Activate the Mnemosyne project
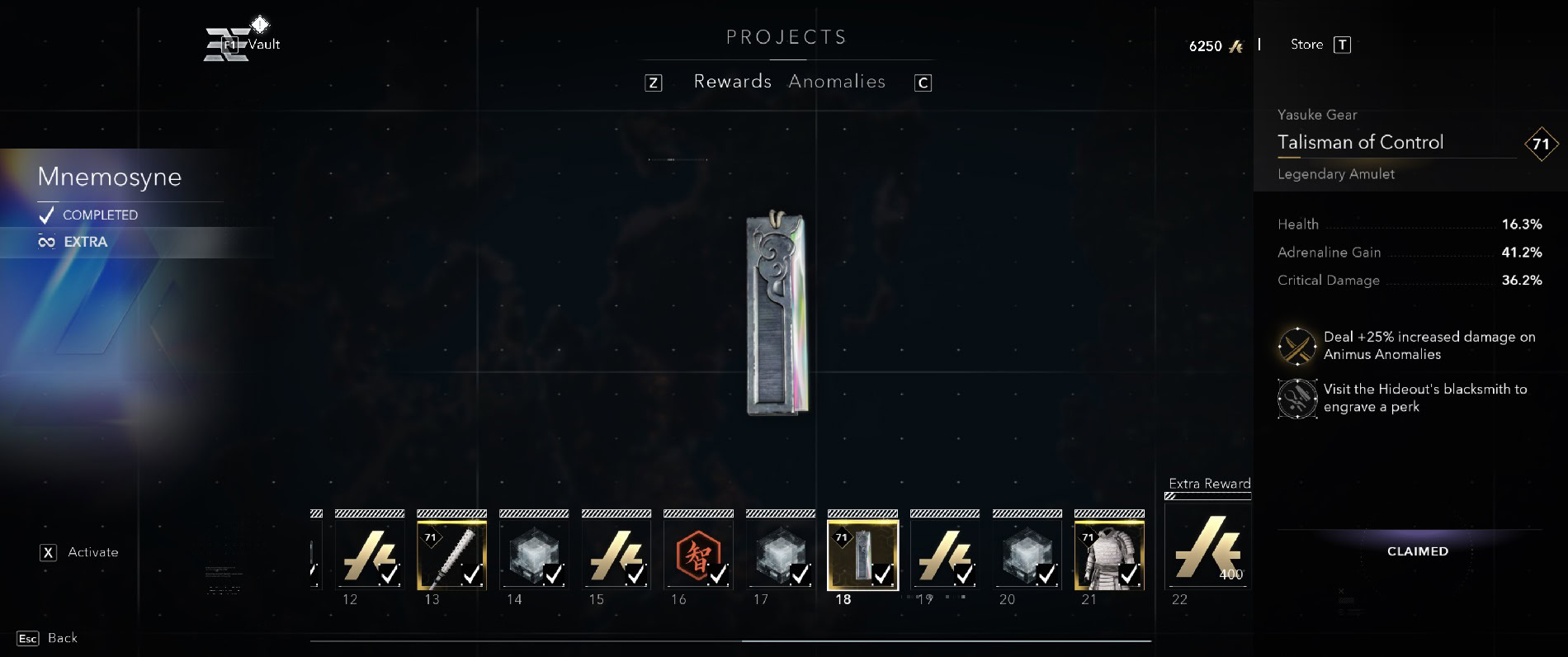 (x=80, y=552)
